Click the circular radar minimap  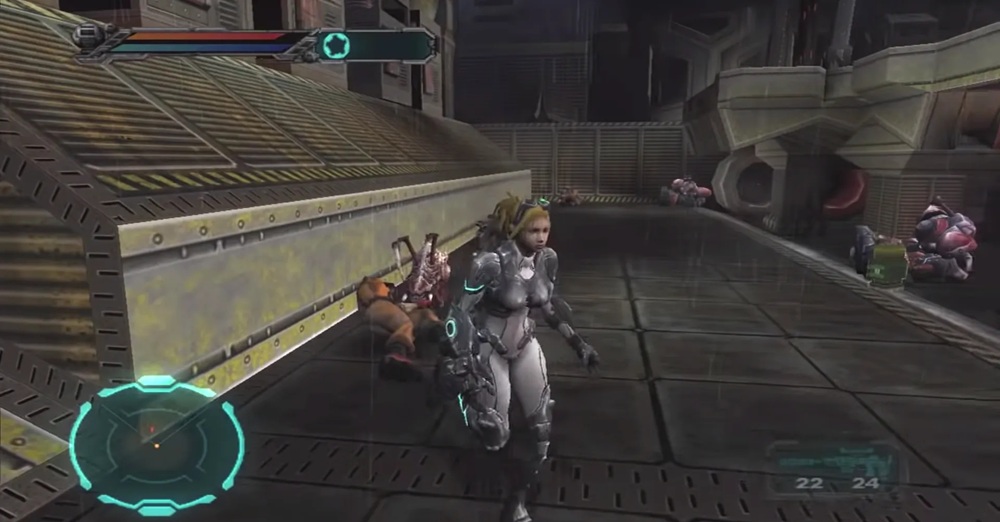point(157,444)
